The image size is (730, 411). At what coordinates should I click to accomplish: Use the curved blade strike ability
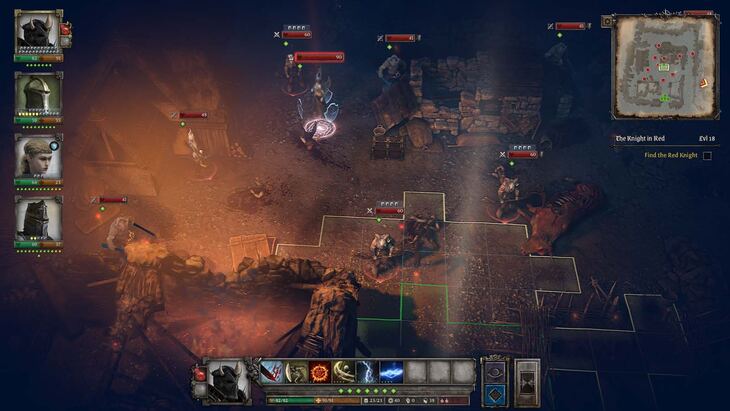click(296, 372)
